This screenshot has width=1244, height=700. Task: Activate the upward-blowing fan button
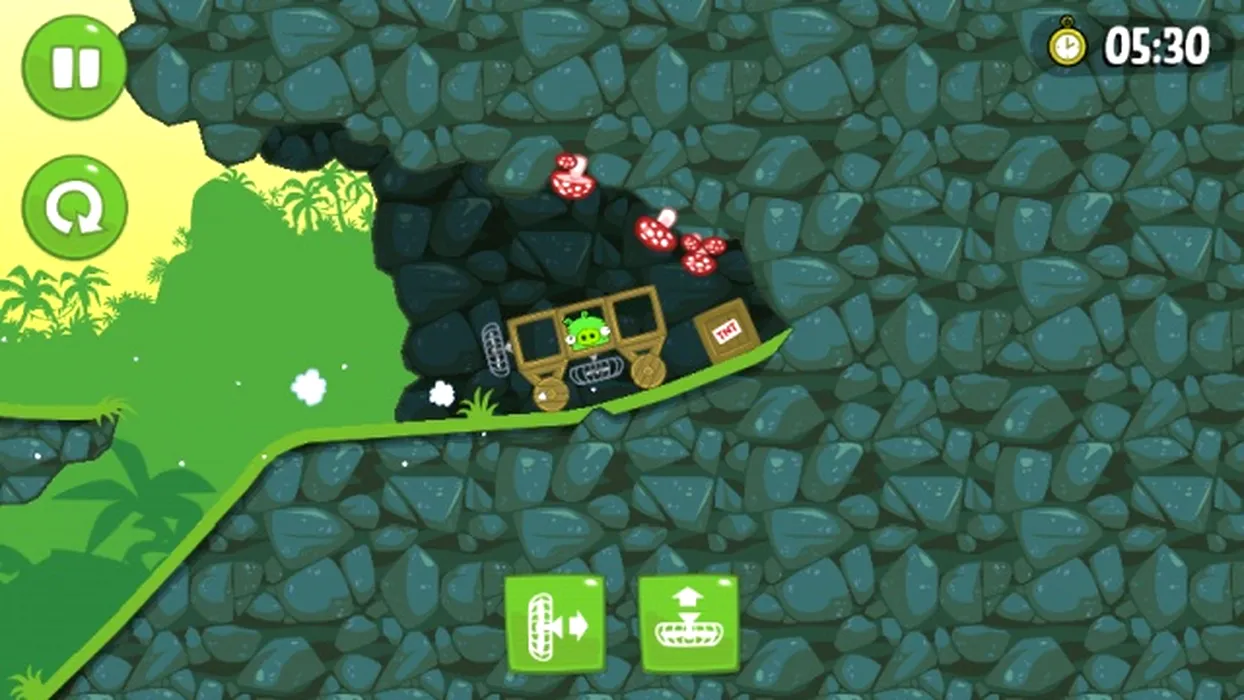(x=688, y=624)
